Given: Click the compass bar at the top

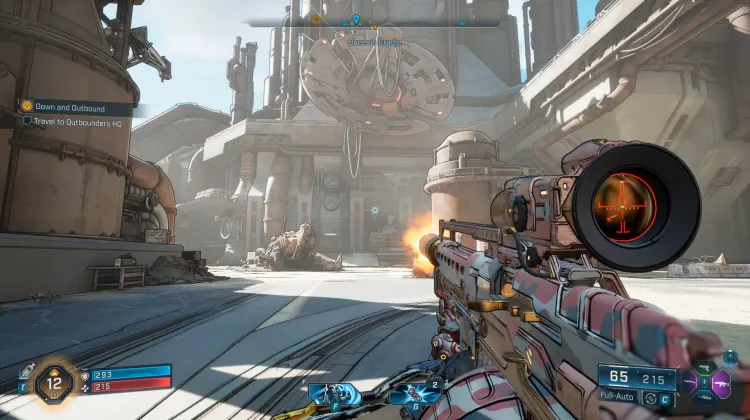Looking at the screenshot, I should (374, 20).
